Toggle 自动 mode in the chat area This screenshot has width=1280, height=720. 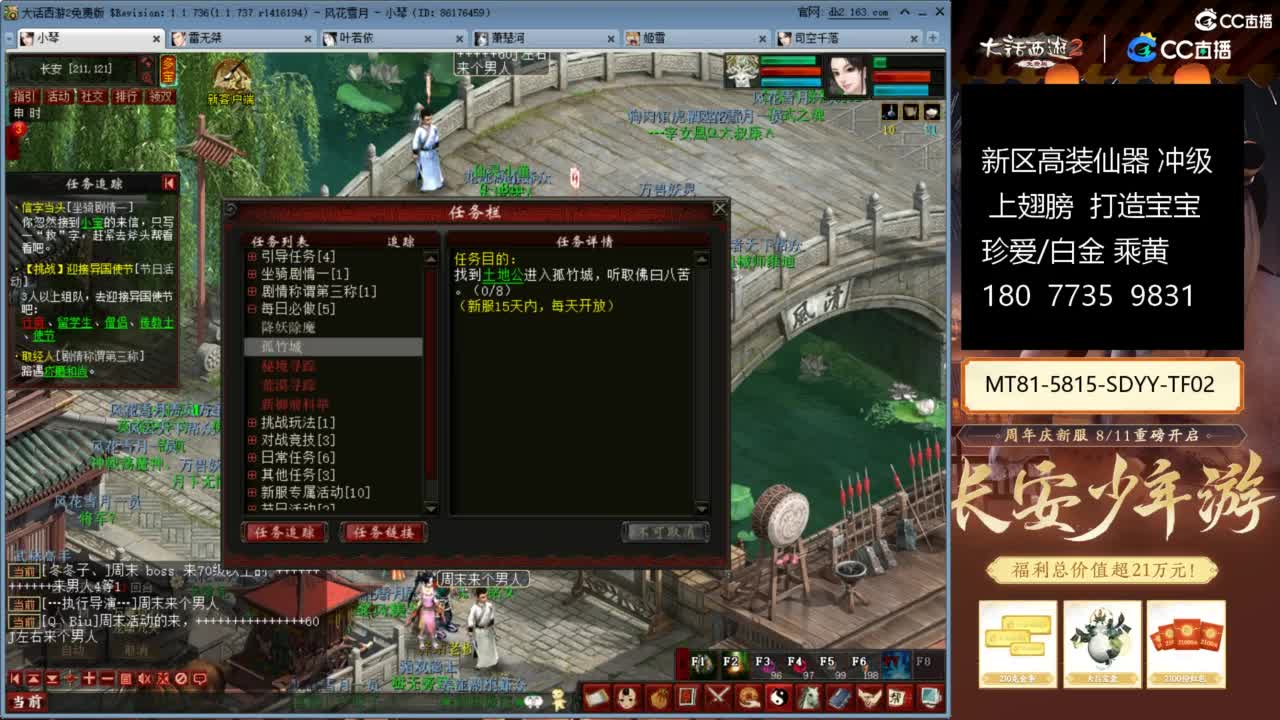coord(70,650)
